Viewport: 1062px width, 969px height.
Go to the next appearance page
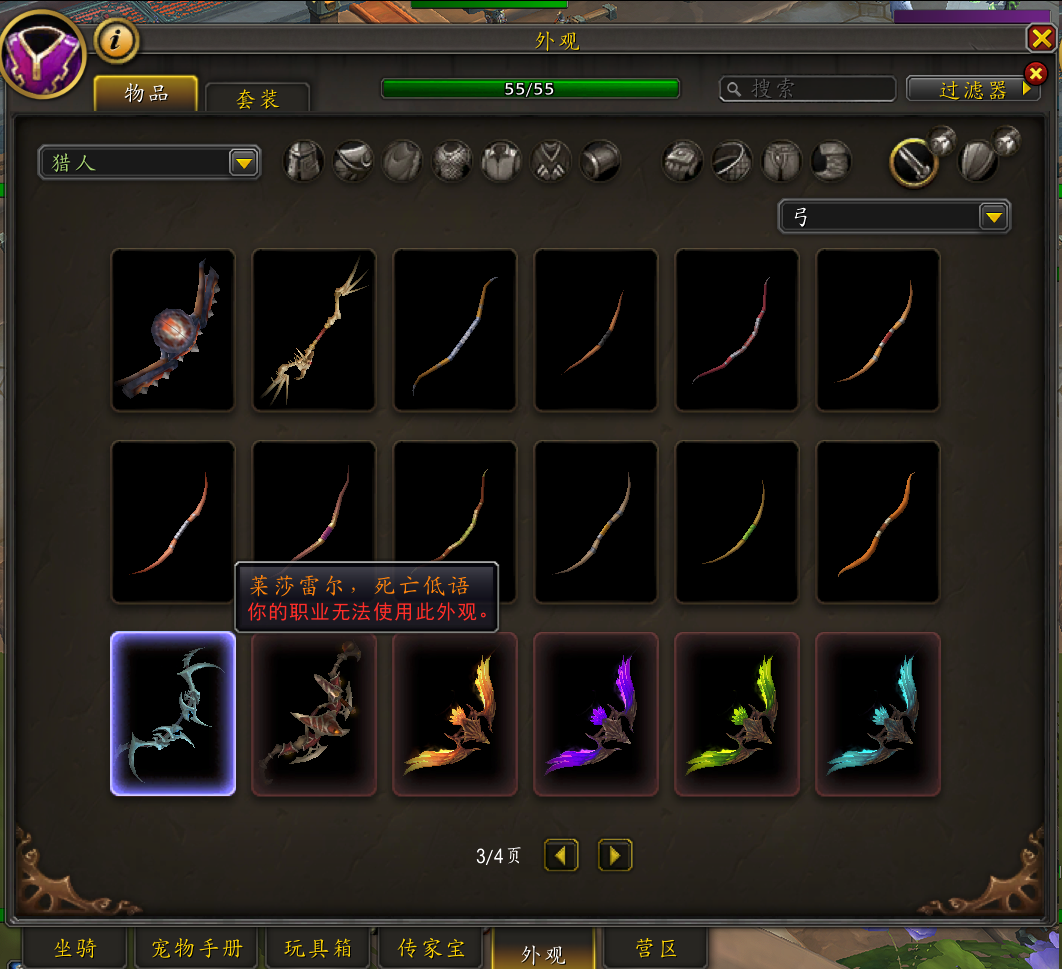(615, 855)
